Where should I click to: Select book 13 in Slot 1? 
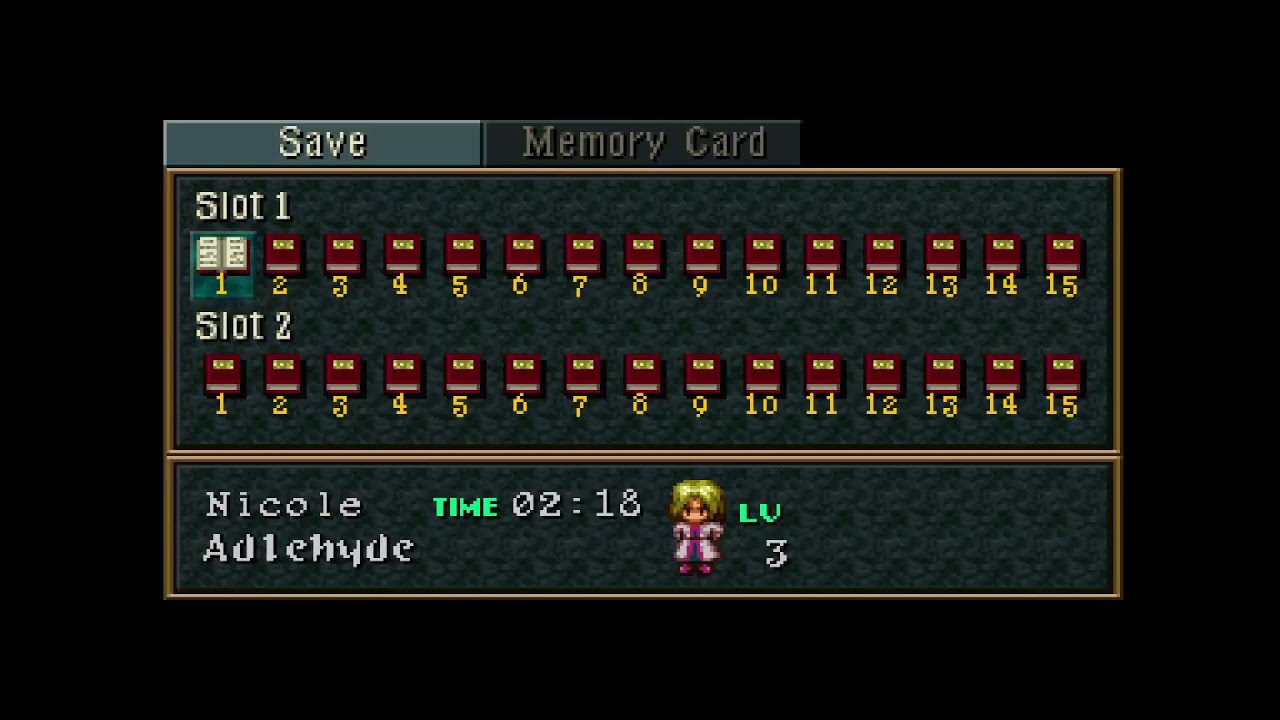pos(942,255)
